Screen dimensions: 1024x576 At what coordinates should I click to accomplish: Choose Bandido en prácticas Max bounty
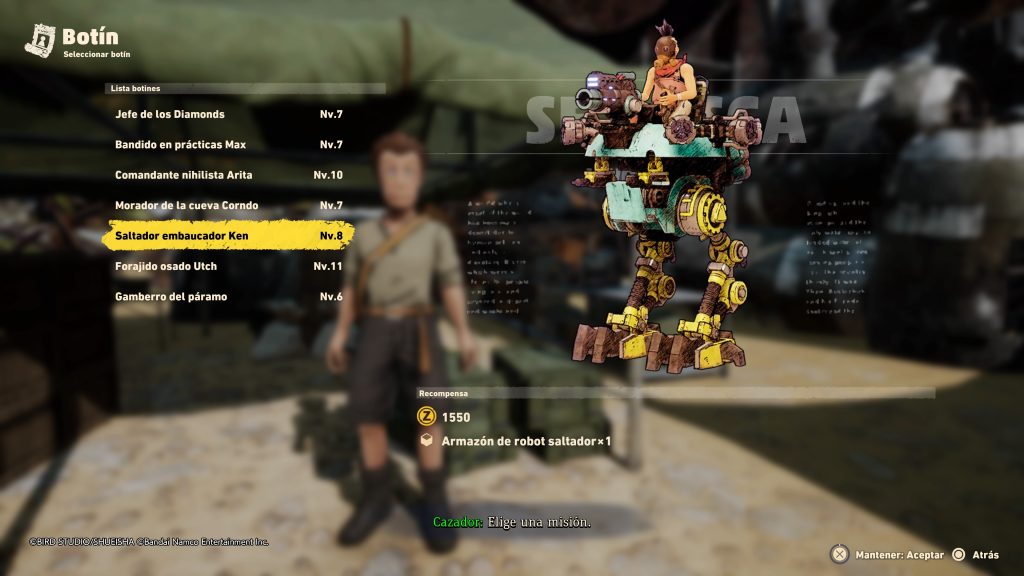coord(228,145)
